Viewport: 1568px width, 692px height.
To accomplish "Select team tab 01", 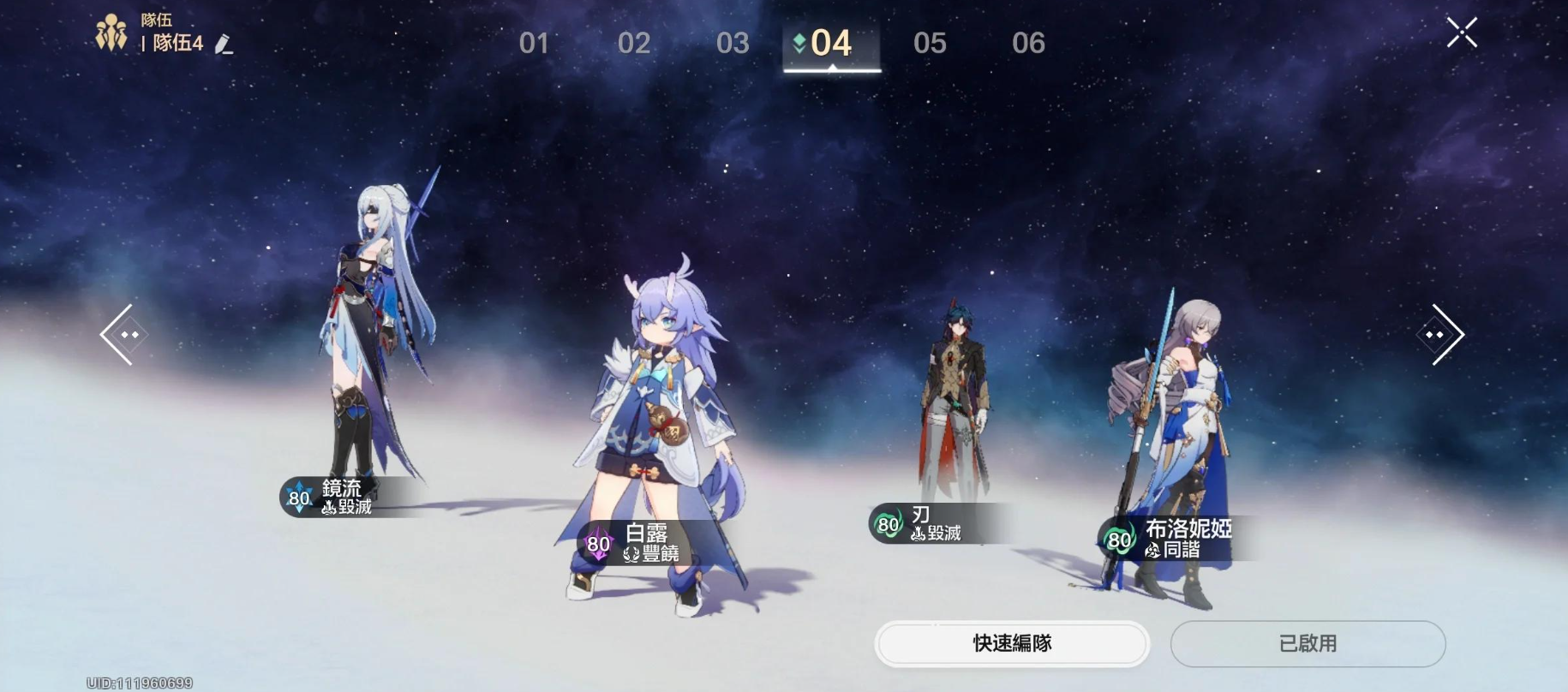I will (536, 43).
